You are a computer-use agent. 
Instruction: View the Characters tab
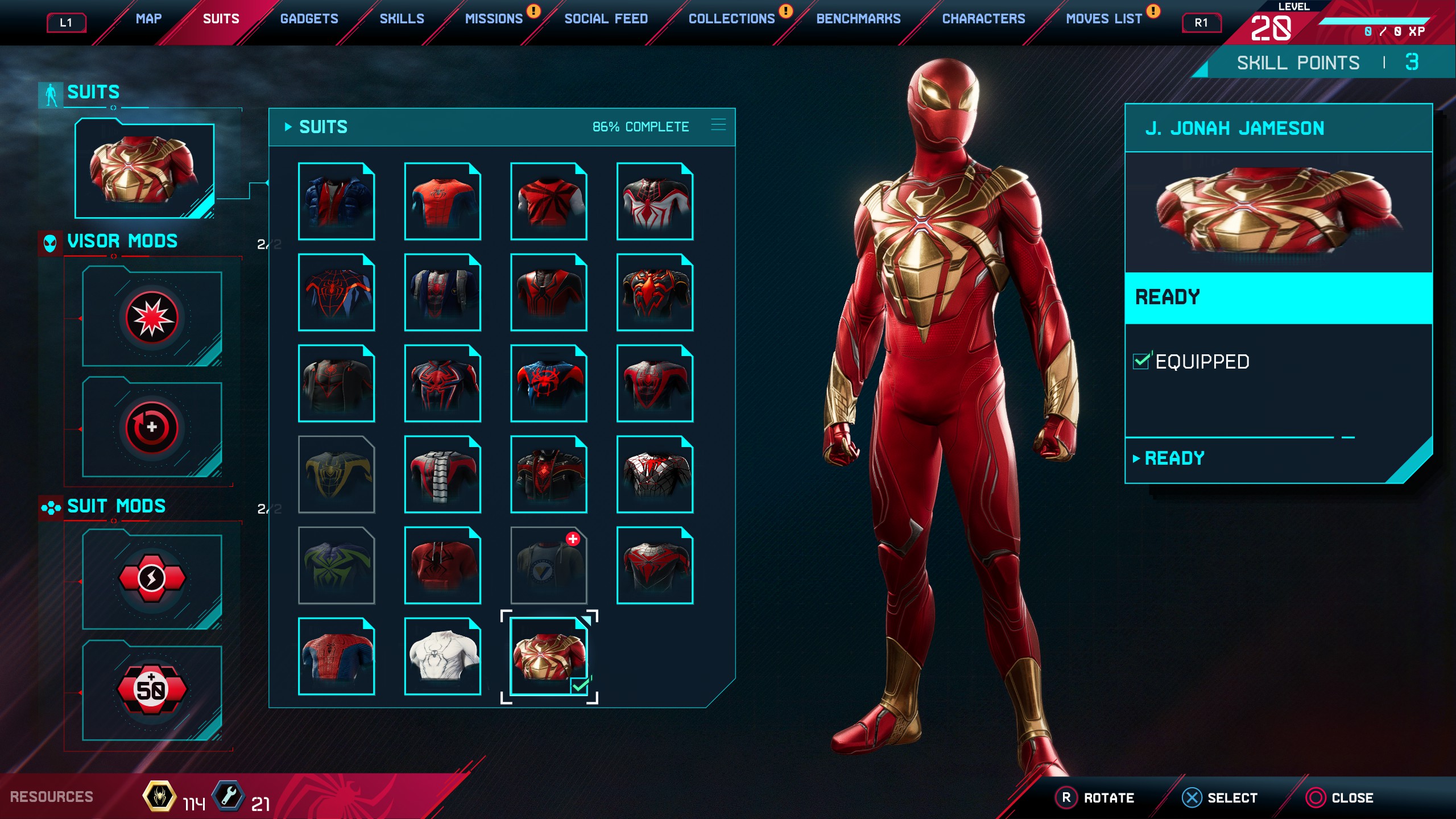(x=983, y=19)
